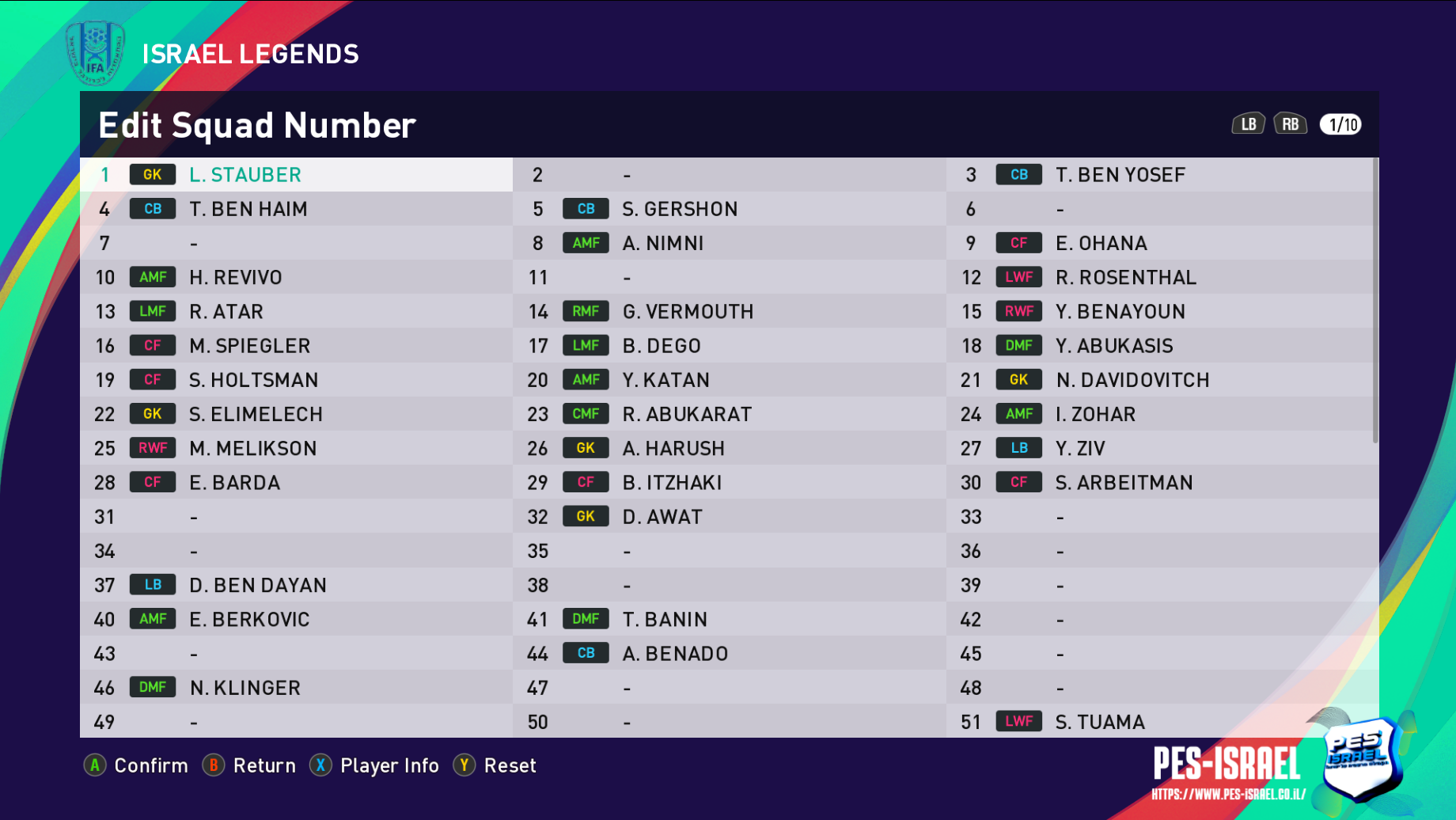This screenshot has width=1456, height=820.
Task: Choose D. Awat number 32 row
Action: point(729,517)
